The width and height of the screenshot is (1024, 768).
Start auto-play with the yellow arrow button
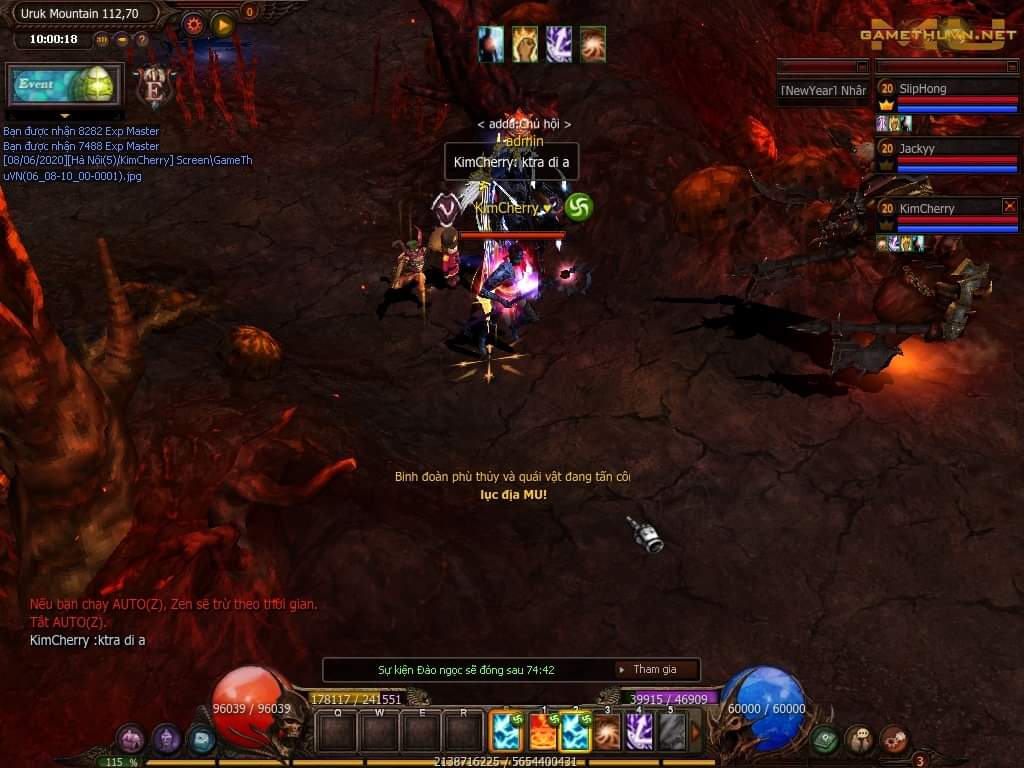(223, 25)
